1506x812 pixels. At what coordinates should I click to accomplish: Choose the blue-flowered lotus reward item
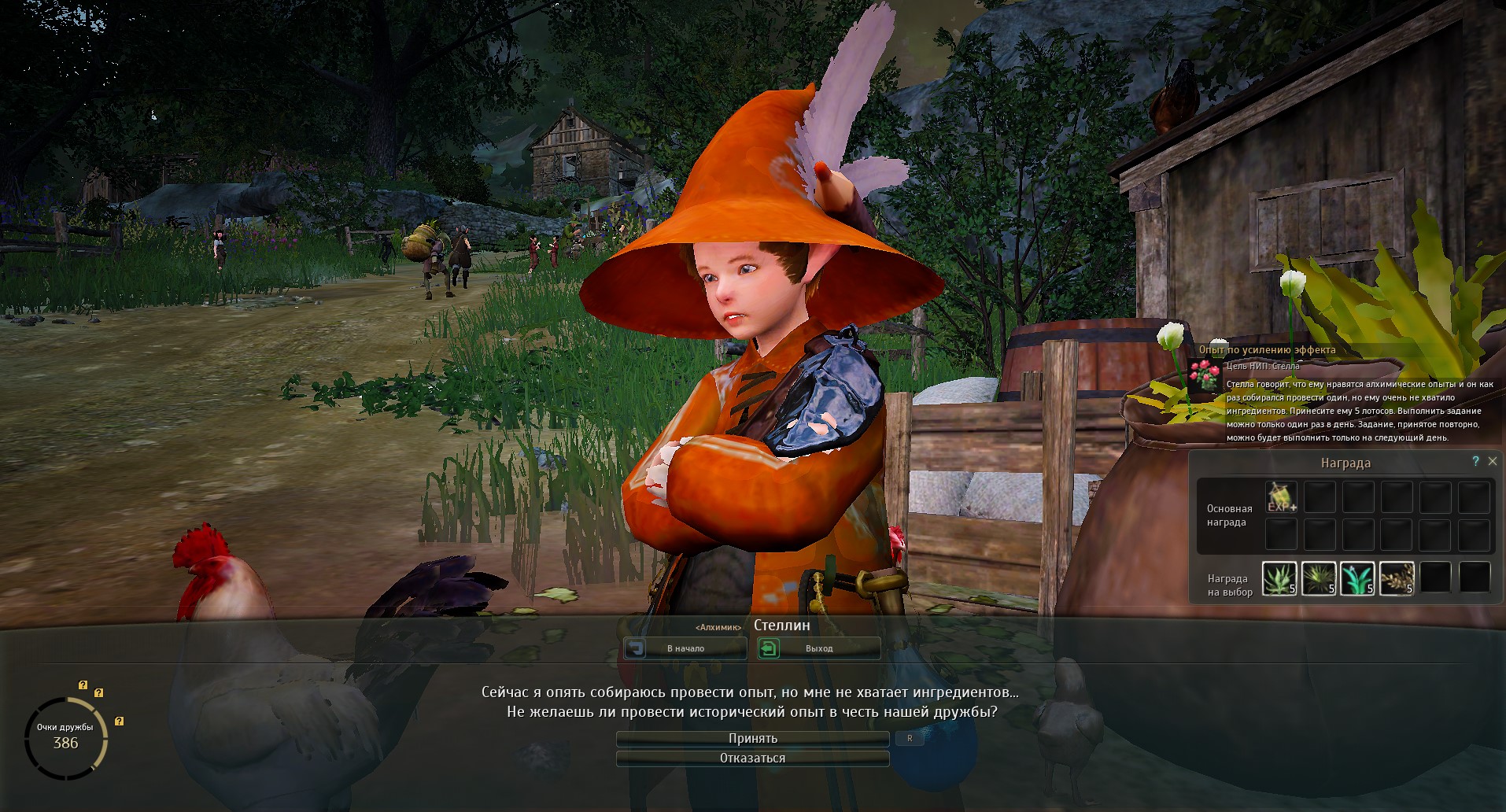1359,579
